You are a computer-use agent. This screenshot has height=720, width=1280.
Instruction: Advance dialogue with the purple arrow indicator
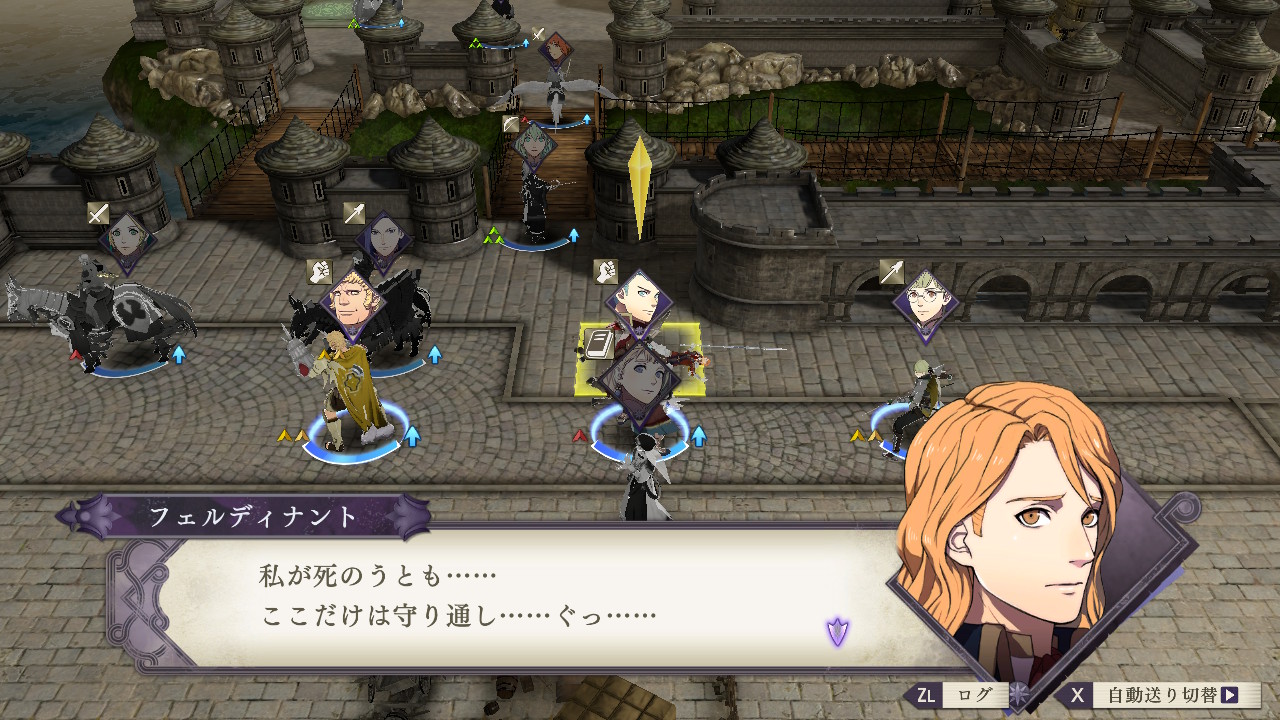[837, 631]
